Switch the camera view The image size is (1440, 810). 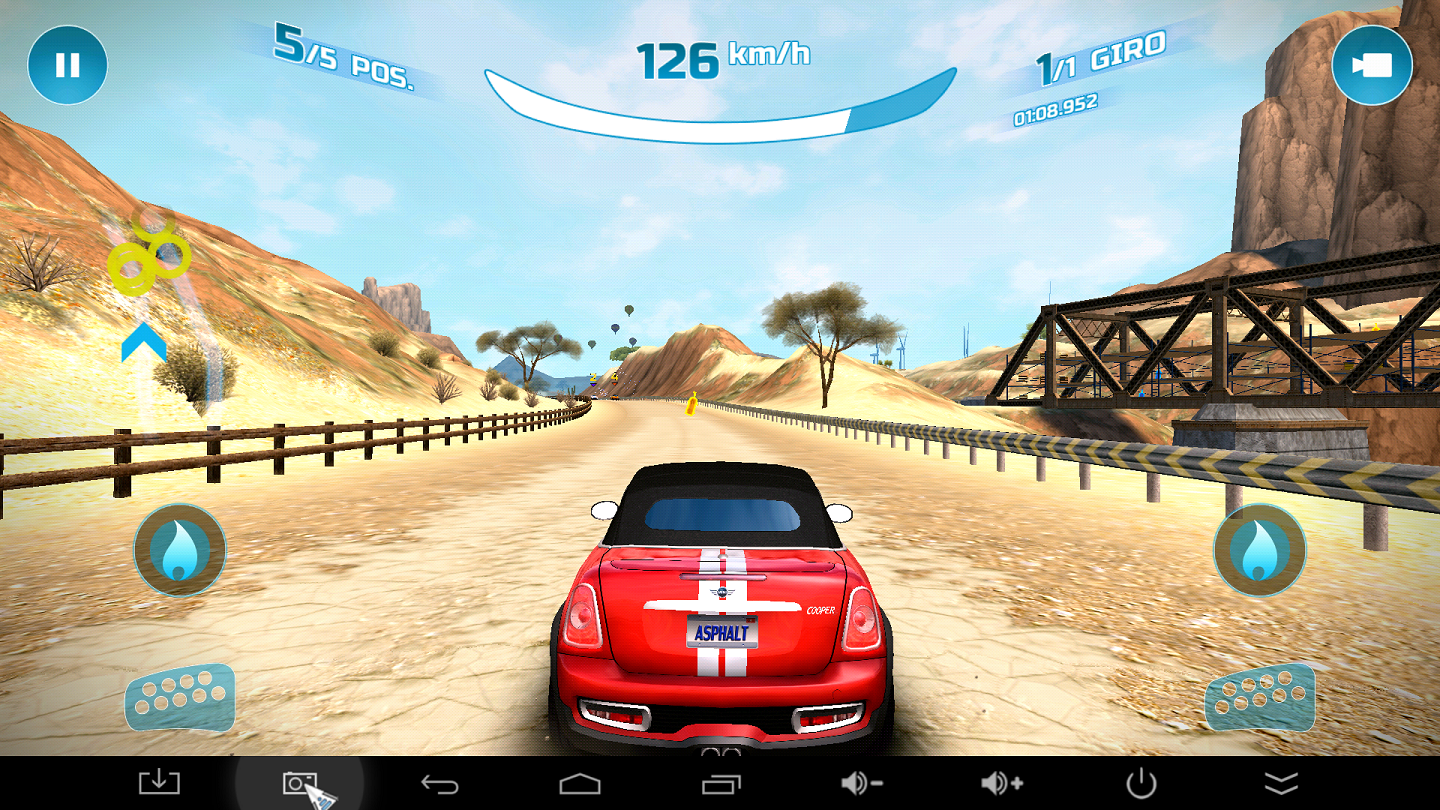click(1371, 65)
